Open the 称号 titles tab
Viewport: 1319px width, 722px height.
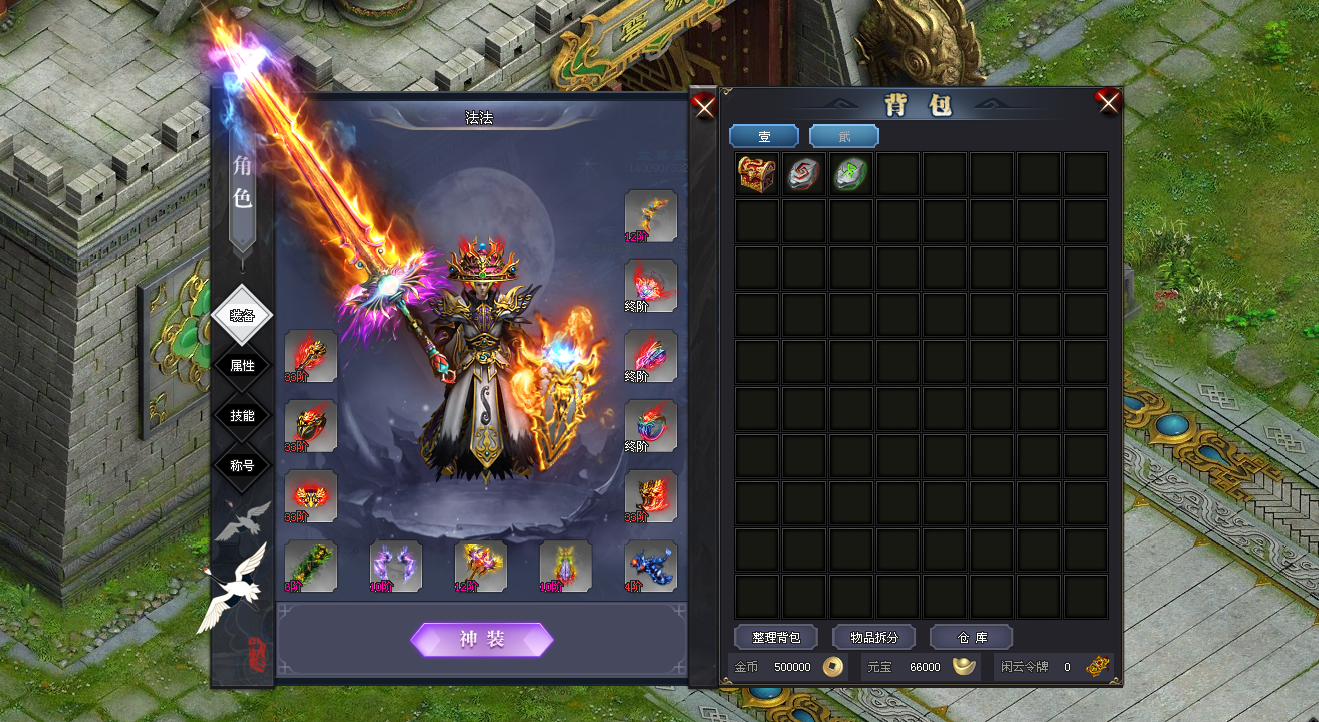pos(243,465)
